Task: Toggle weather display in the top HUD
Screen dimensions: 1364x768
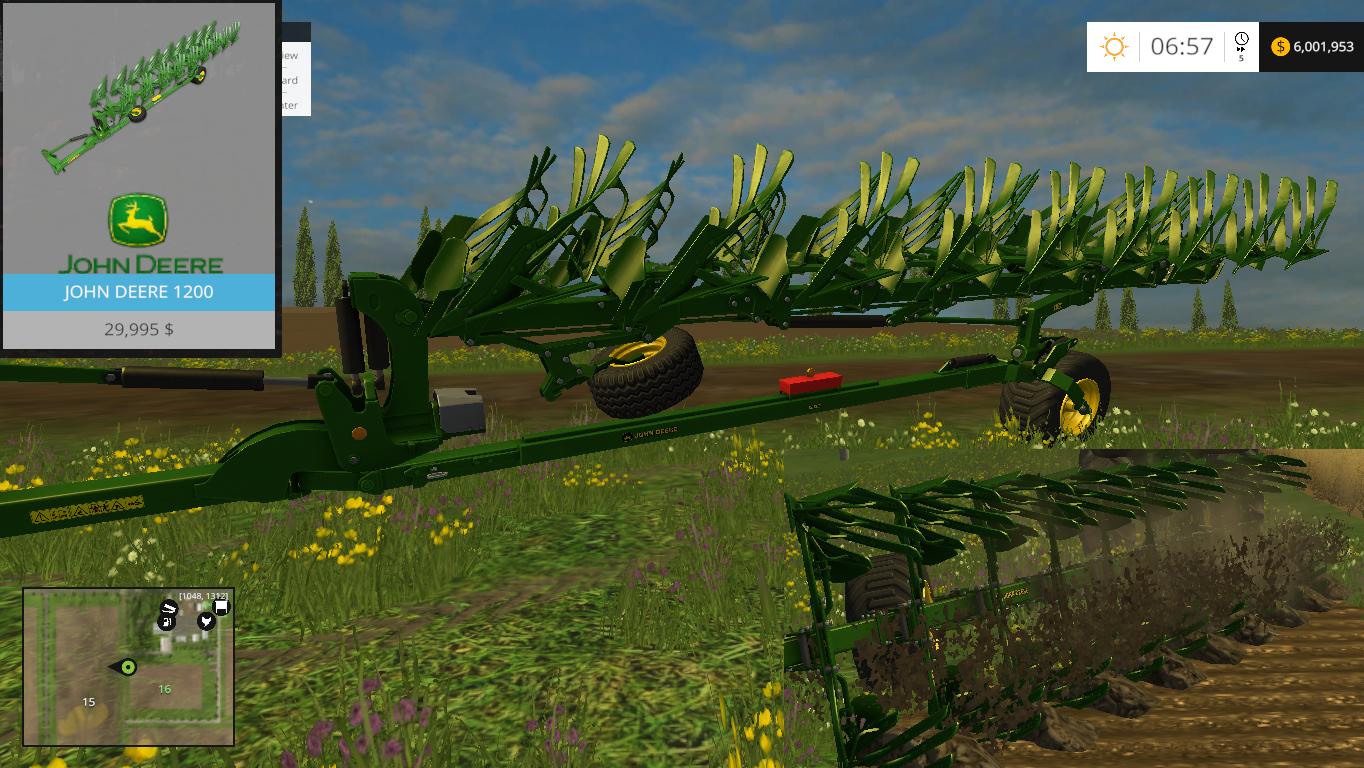Action: pyautogui.click(x=1113, y=43)
